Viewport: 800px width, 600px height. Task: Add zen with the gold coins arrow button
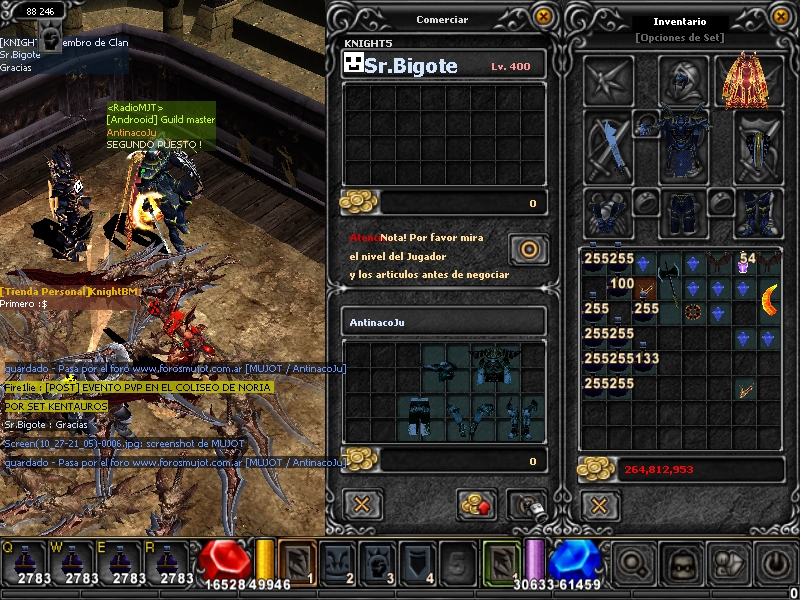pos(476,504)
